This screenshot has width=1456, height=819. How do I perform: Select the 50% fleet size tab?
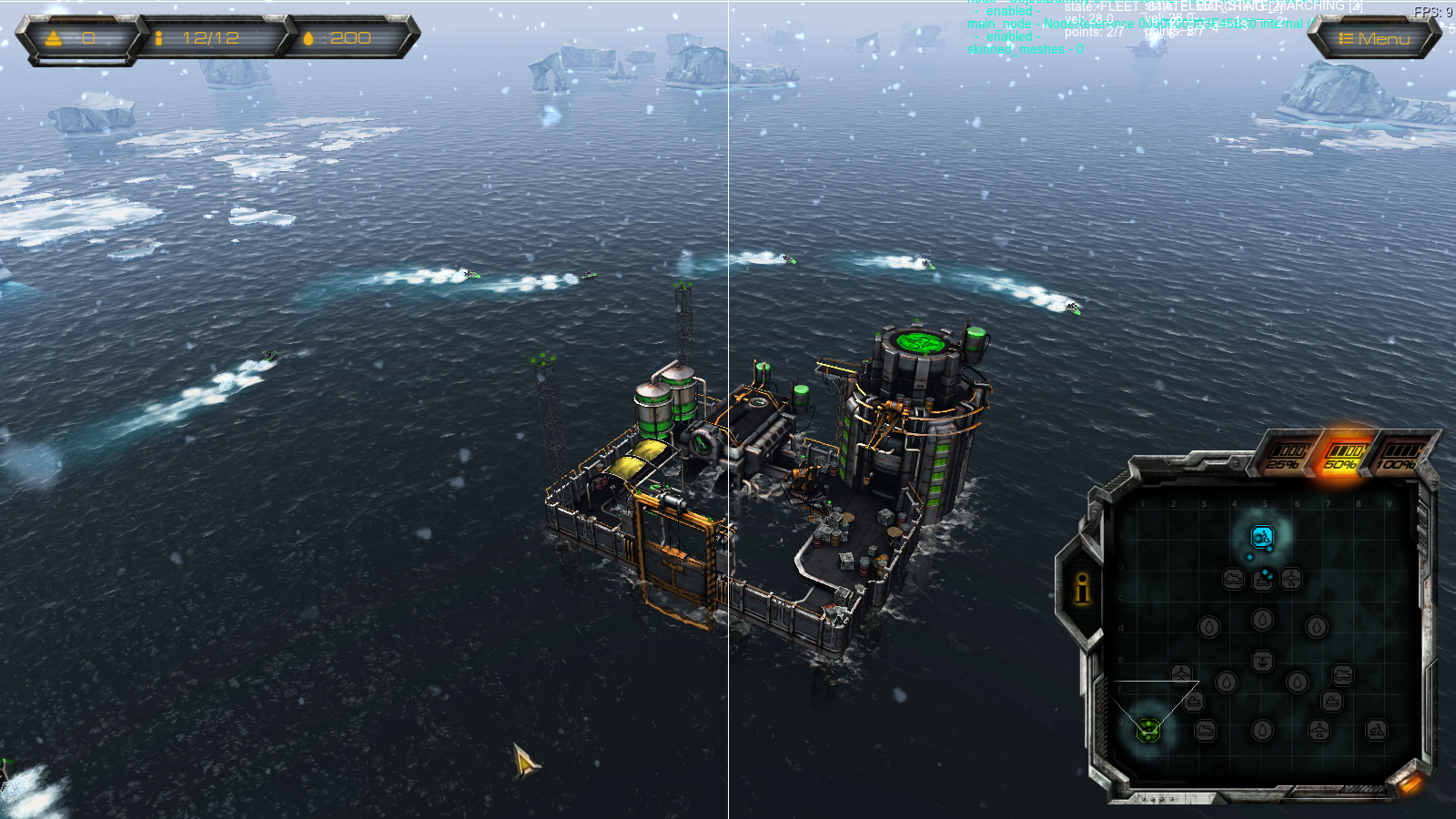tap(1343, 456)
